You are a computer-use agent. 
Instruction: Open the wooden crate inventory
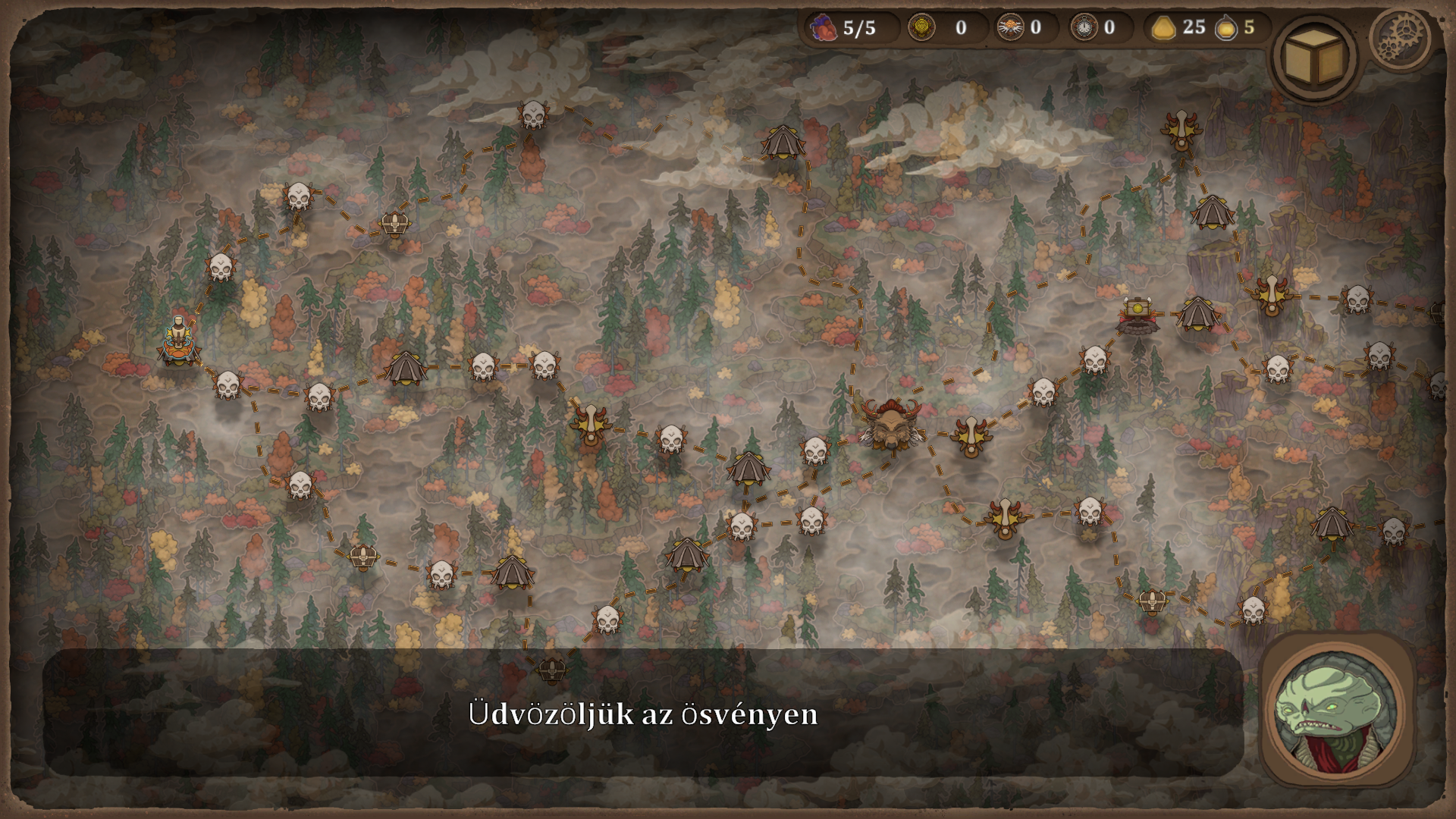(x=1314, y=58)
